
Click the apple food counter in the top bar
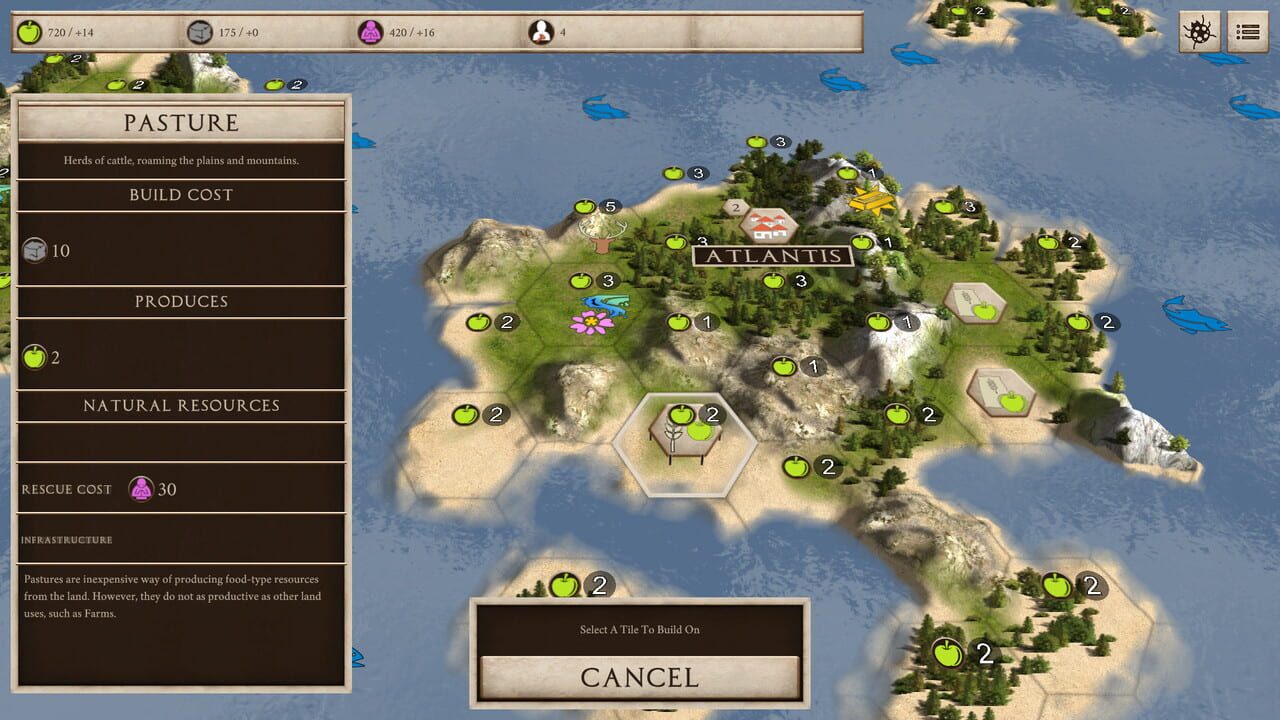pyautogui.click(x=30, y=30)
